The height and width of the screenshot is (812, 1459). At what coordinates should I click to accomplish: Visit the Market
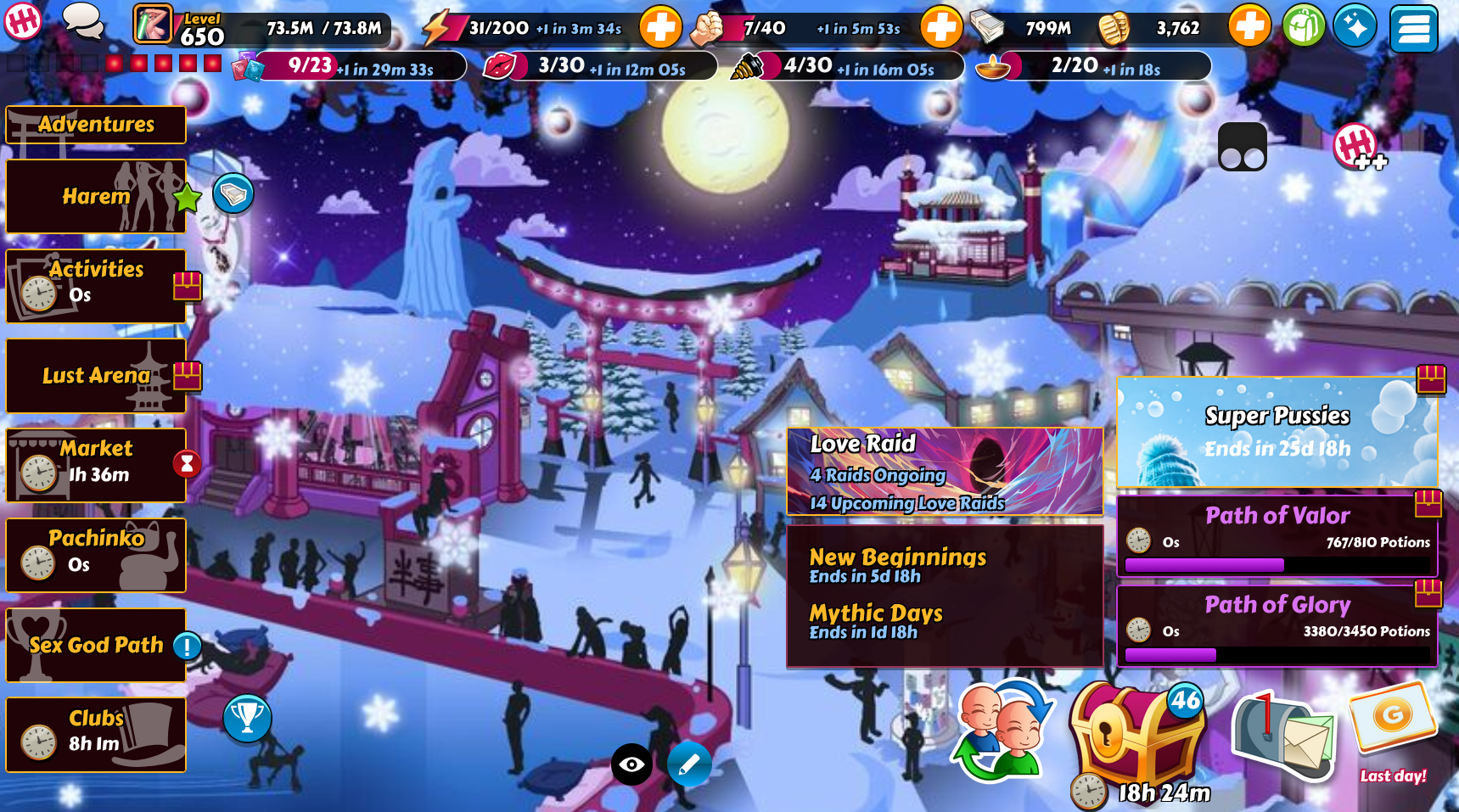tap(96, 464)
